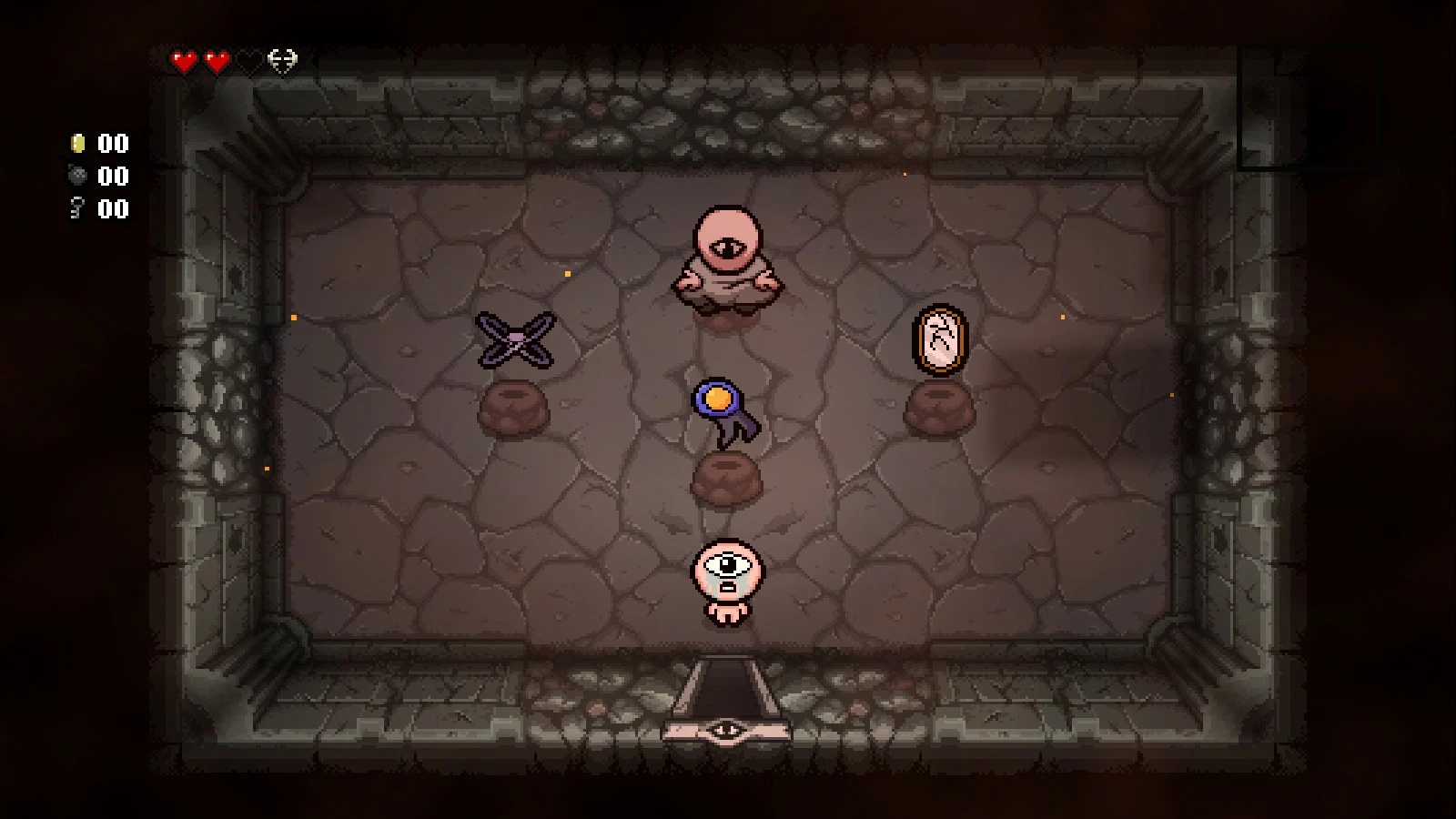Click the bomb counter icon
This screenshot has width=1456, height=819.
click(76, 177)
